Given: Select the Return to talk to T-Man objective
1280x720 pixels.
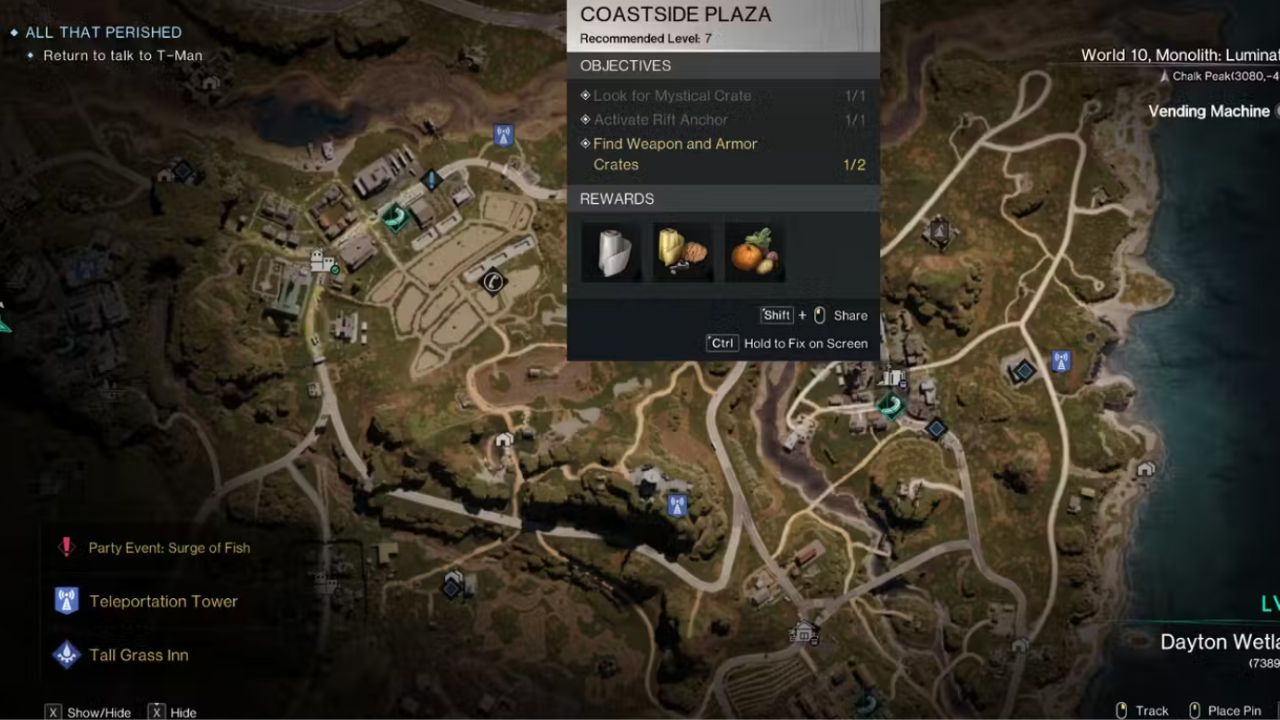Looking at the screenshot, I should coord(122,55).
